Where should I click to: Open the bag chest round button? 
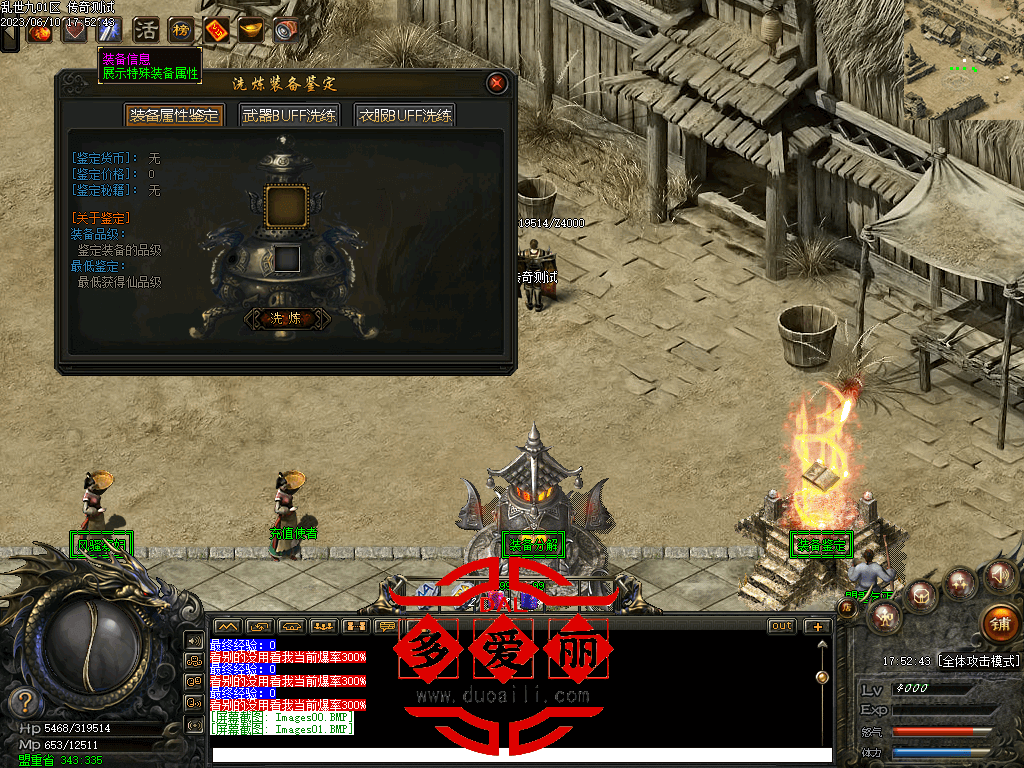click(920, 596)
